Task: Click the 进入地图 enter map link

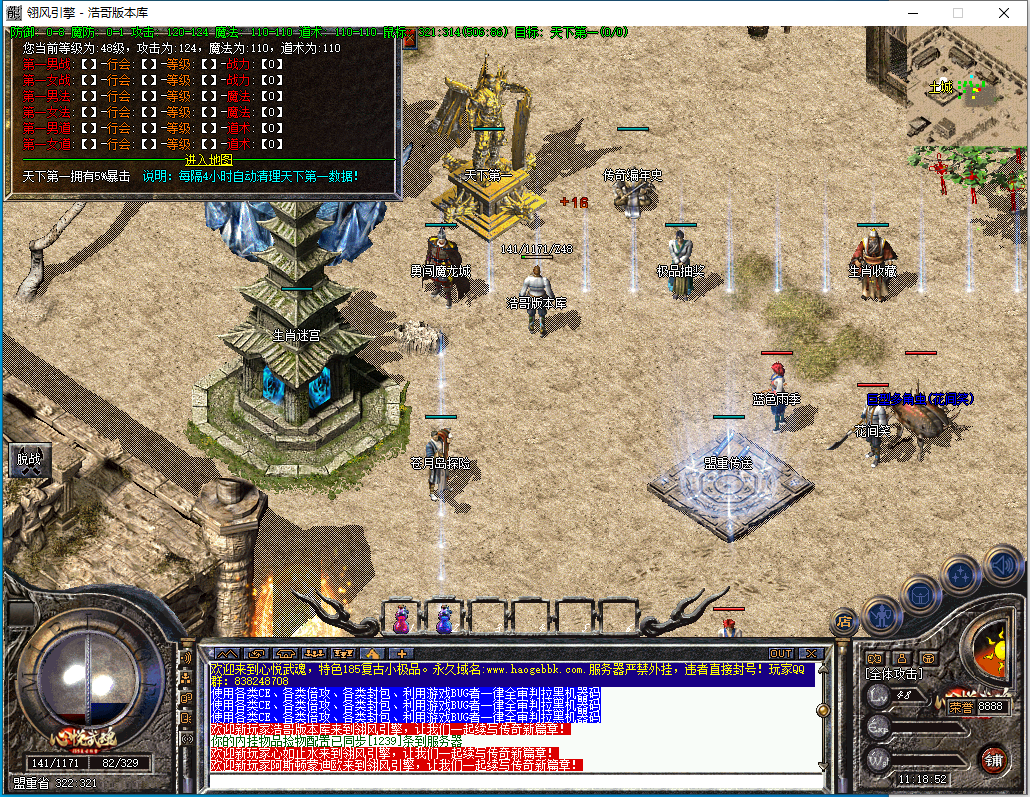Action: point(208,160)
